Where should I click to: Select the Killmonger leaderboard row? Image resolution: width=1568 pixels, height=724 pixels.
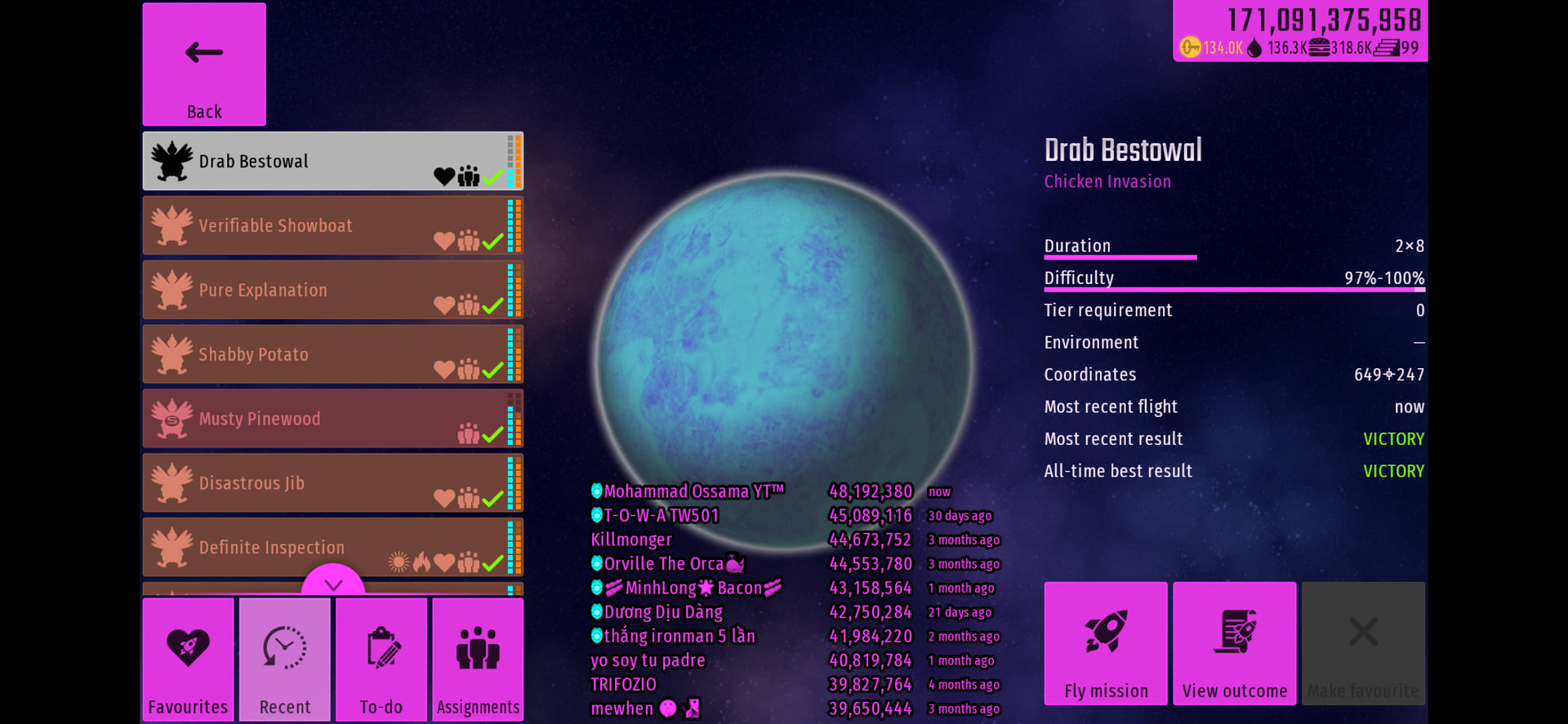point(631,540)
